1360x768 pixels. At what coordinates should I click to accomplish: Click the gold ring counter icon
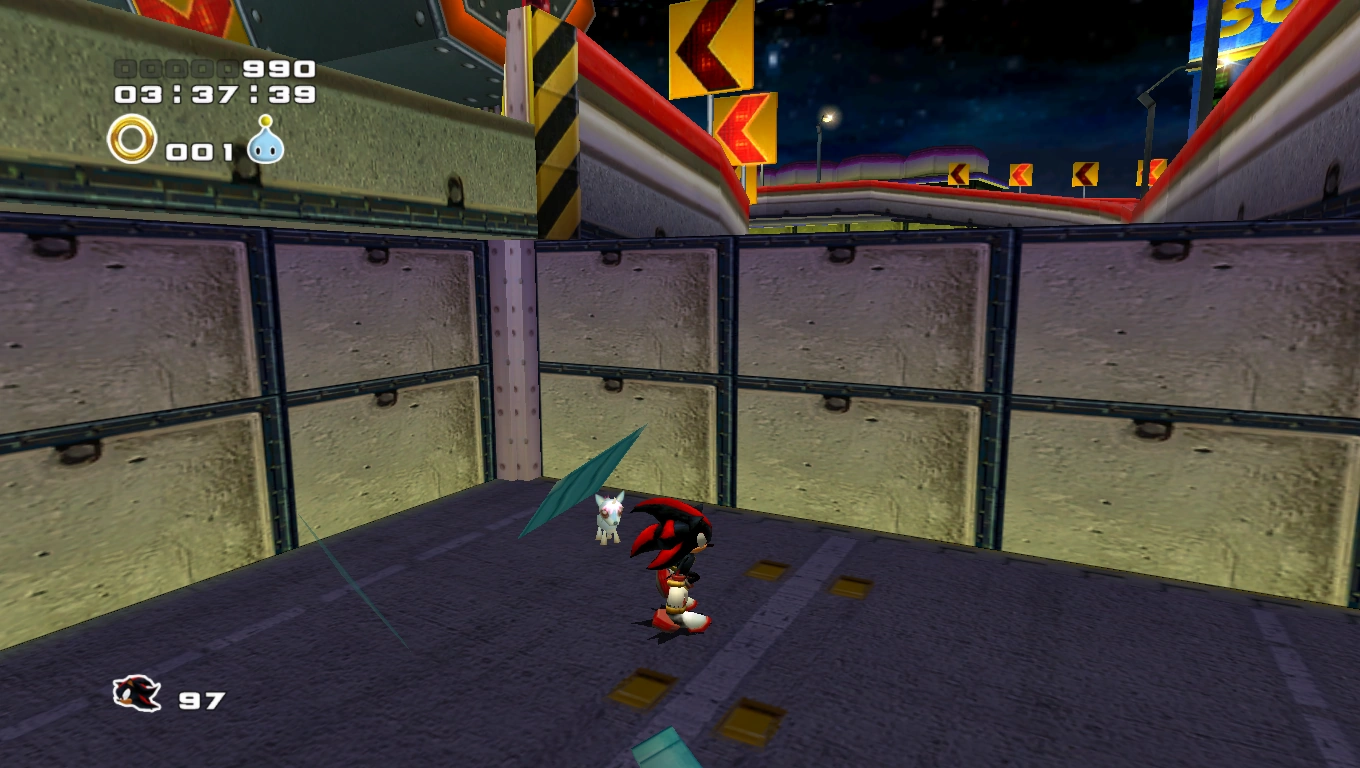(x=132, y=139)
